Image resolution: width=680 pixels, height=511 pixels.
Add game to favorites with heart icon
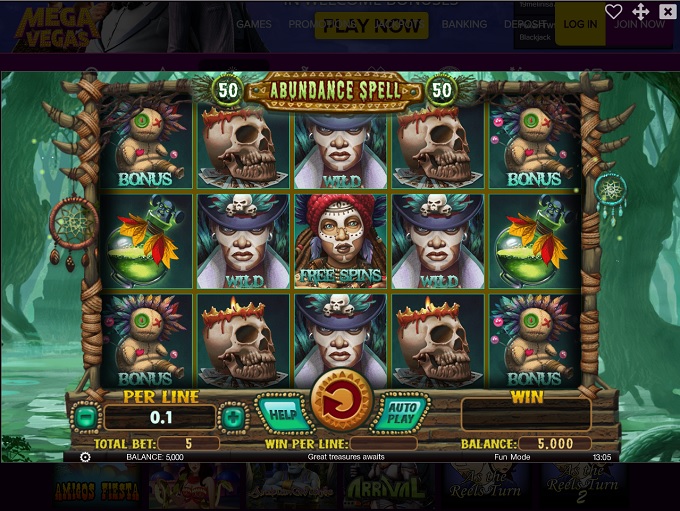pyautogui.click(x=614, y=12)
